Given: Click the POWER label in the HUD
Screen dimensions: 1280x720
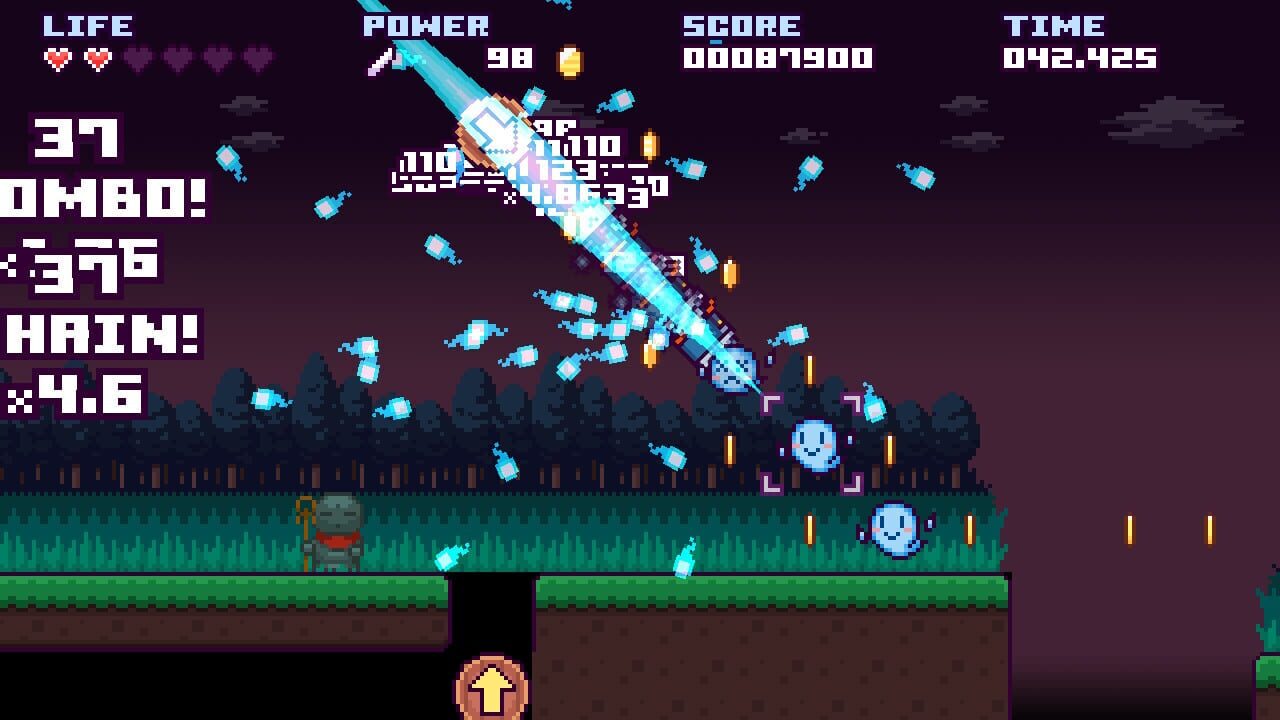Looking at the screenshot, I should [x=428, y=25].
